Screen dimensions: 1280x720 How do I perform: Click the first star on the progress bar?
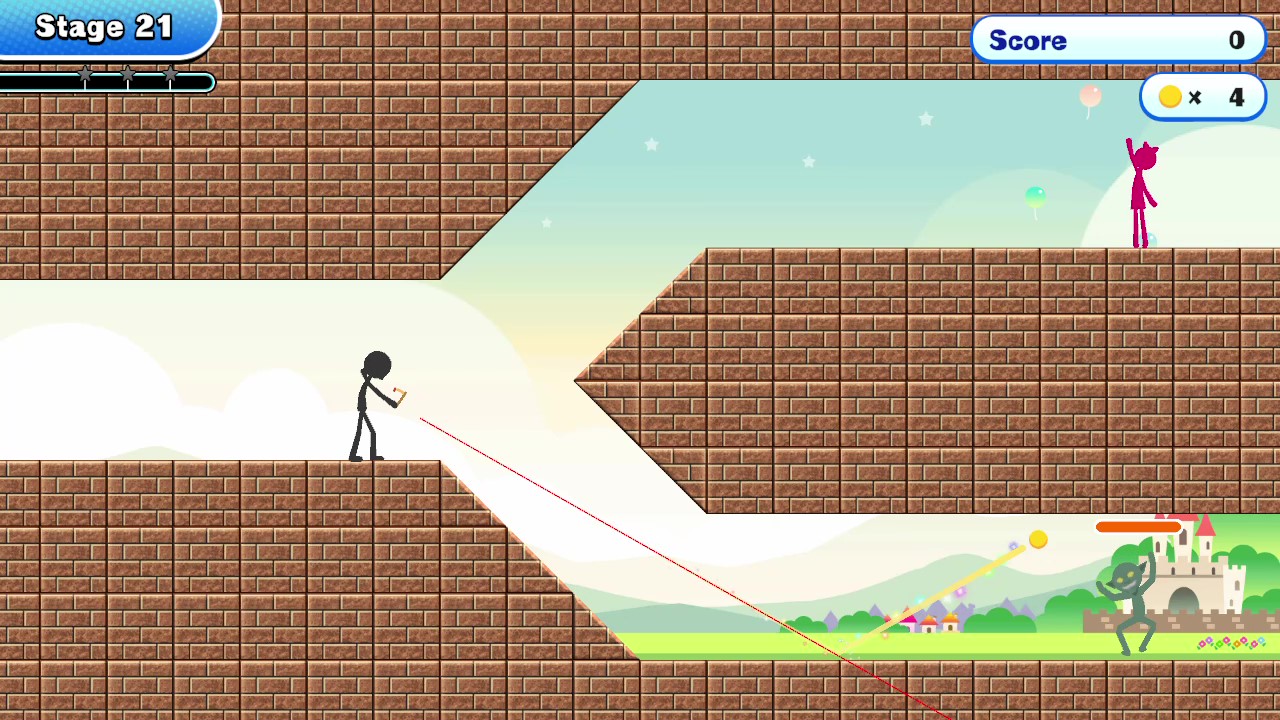click(x=87, y=76)
